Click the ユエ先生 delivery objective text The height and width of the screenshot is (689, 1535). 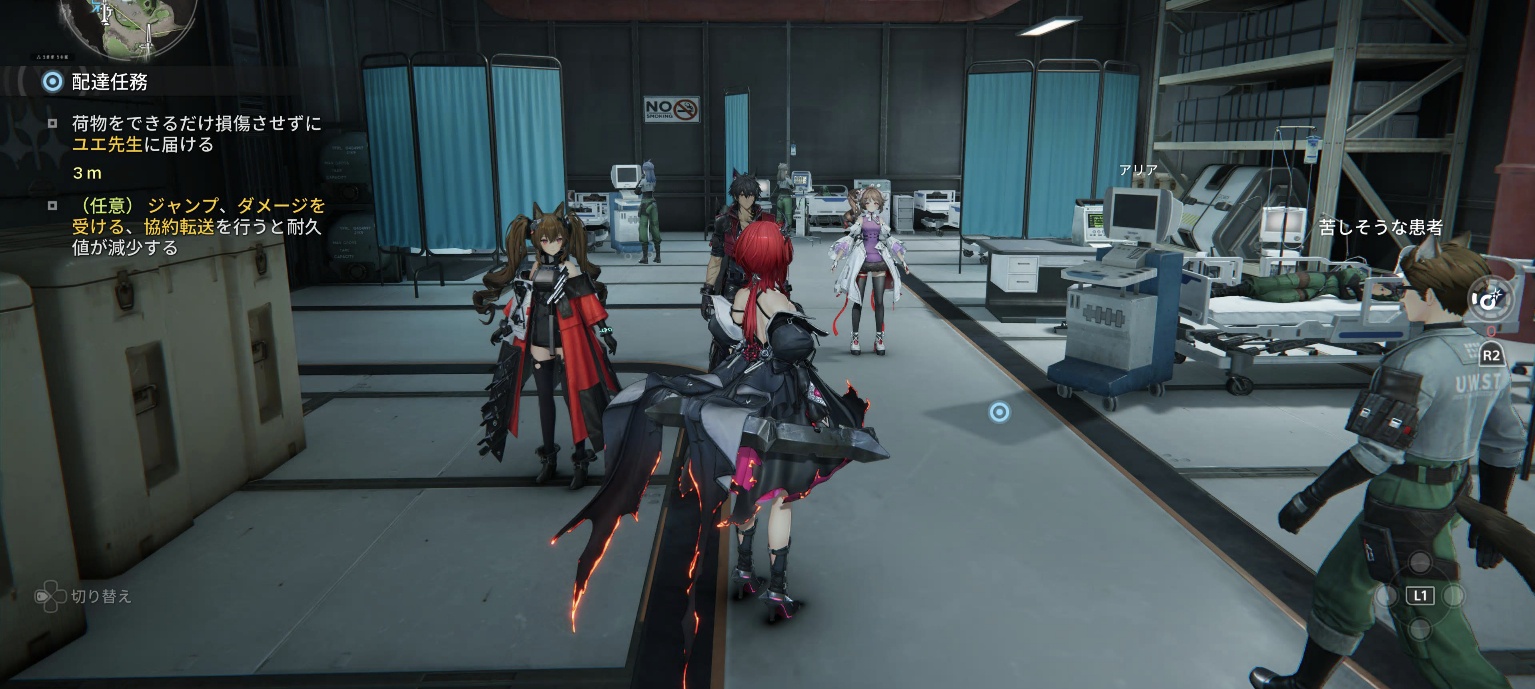click(196, 134)
